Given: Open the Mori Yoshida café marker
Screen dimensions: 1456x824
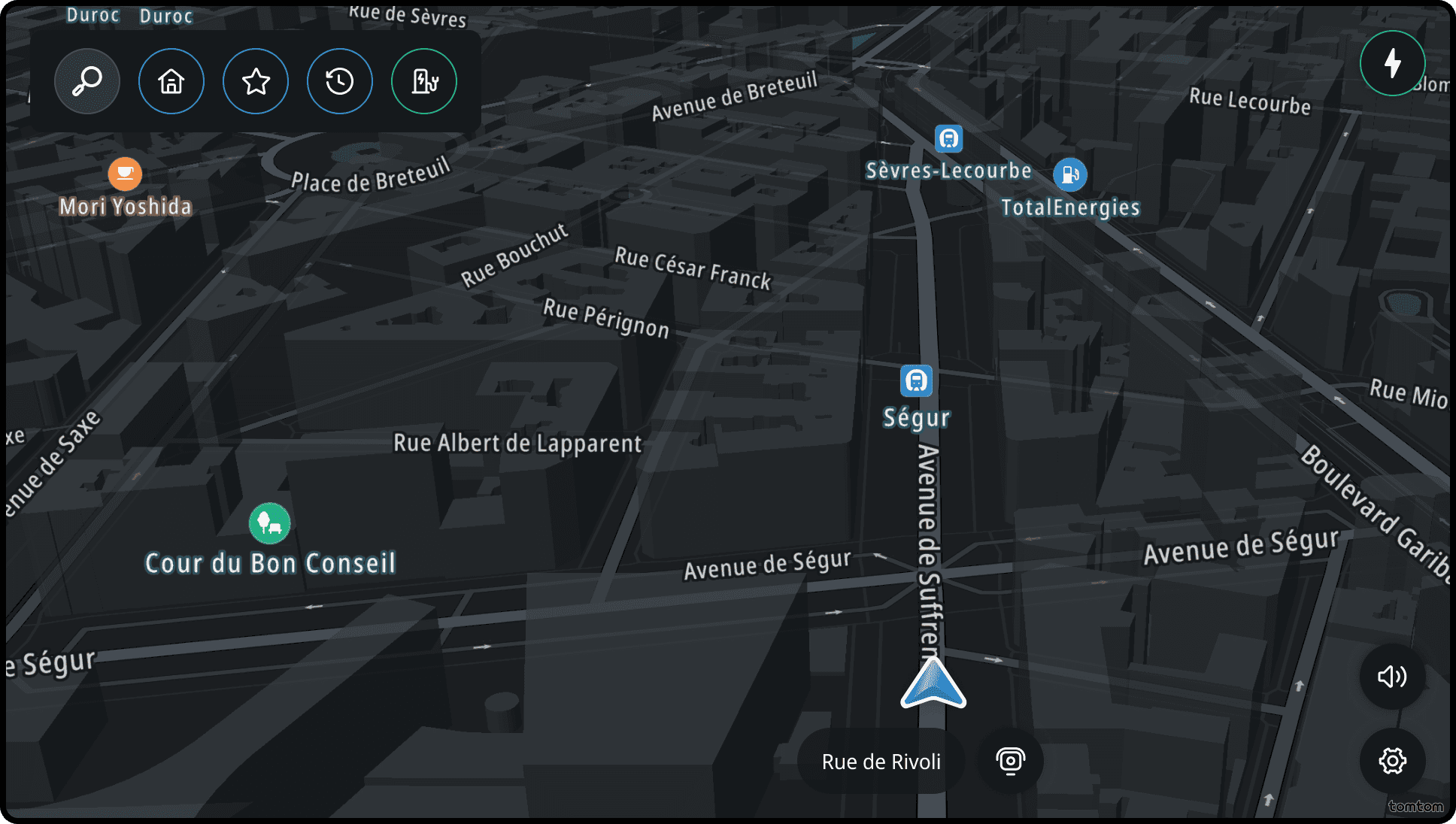Looking at the screenshot, I should [x=125, y=174].
